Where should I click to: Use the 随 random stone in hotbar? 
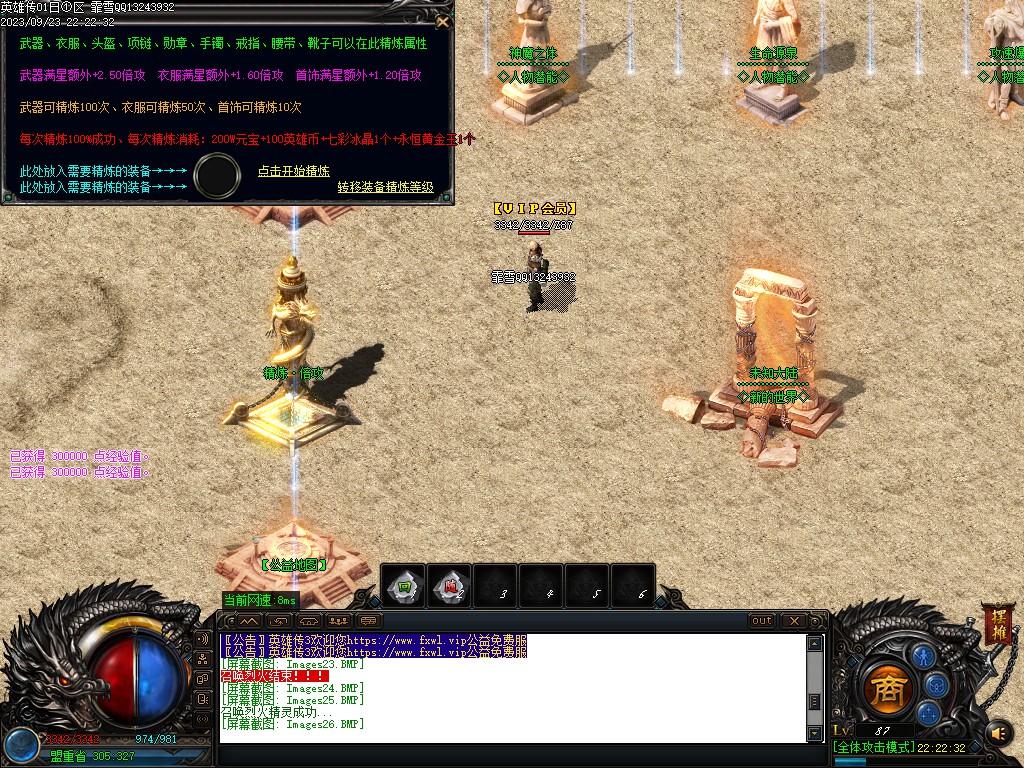click(x=451, y=586)
